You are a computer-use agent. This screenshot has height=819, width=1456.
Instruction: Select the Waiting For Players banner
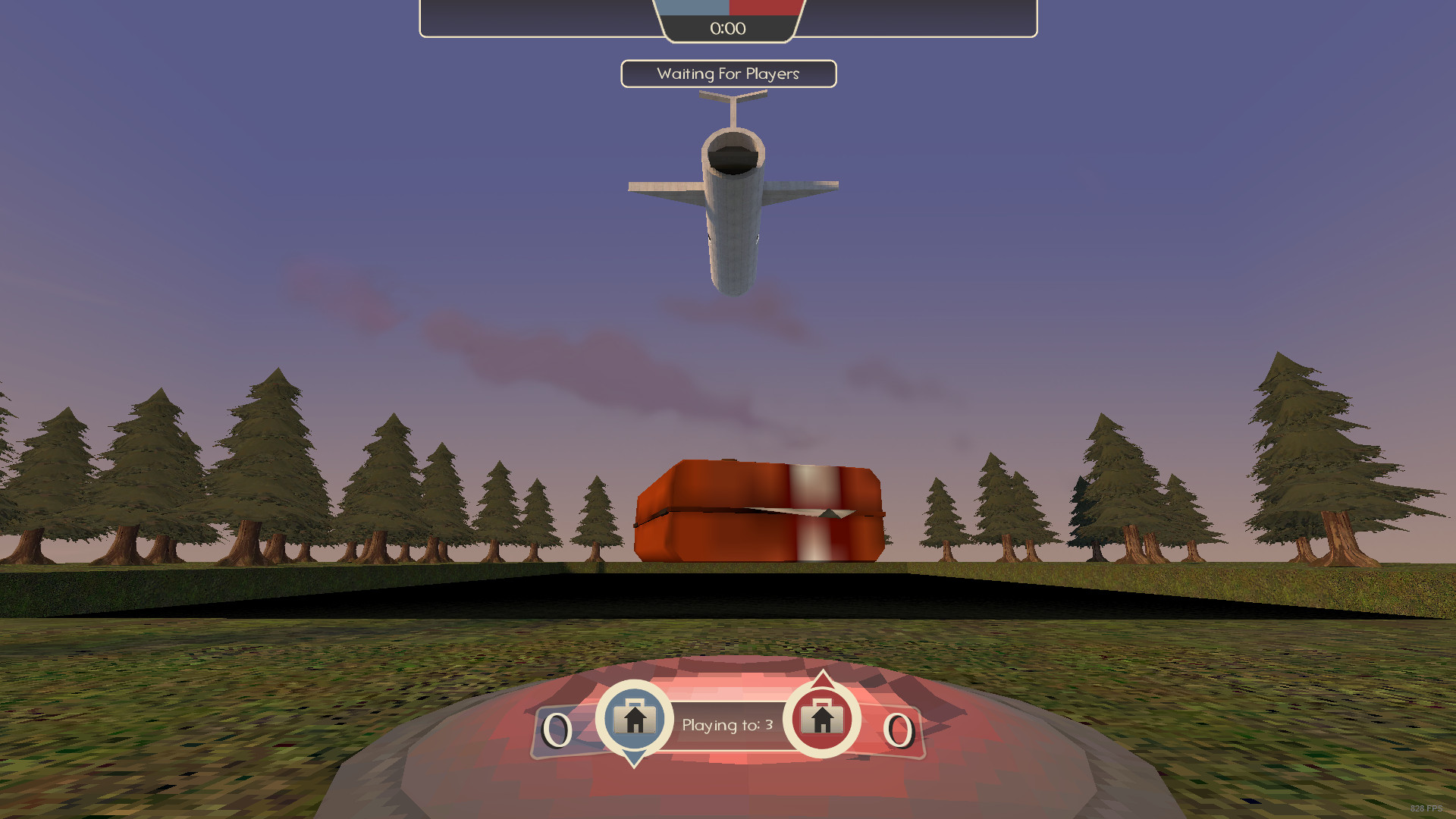[728, 74]
